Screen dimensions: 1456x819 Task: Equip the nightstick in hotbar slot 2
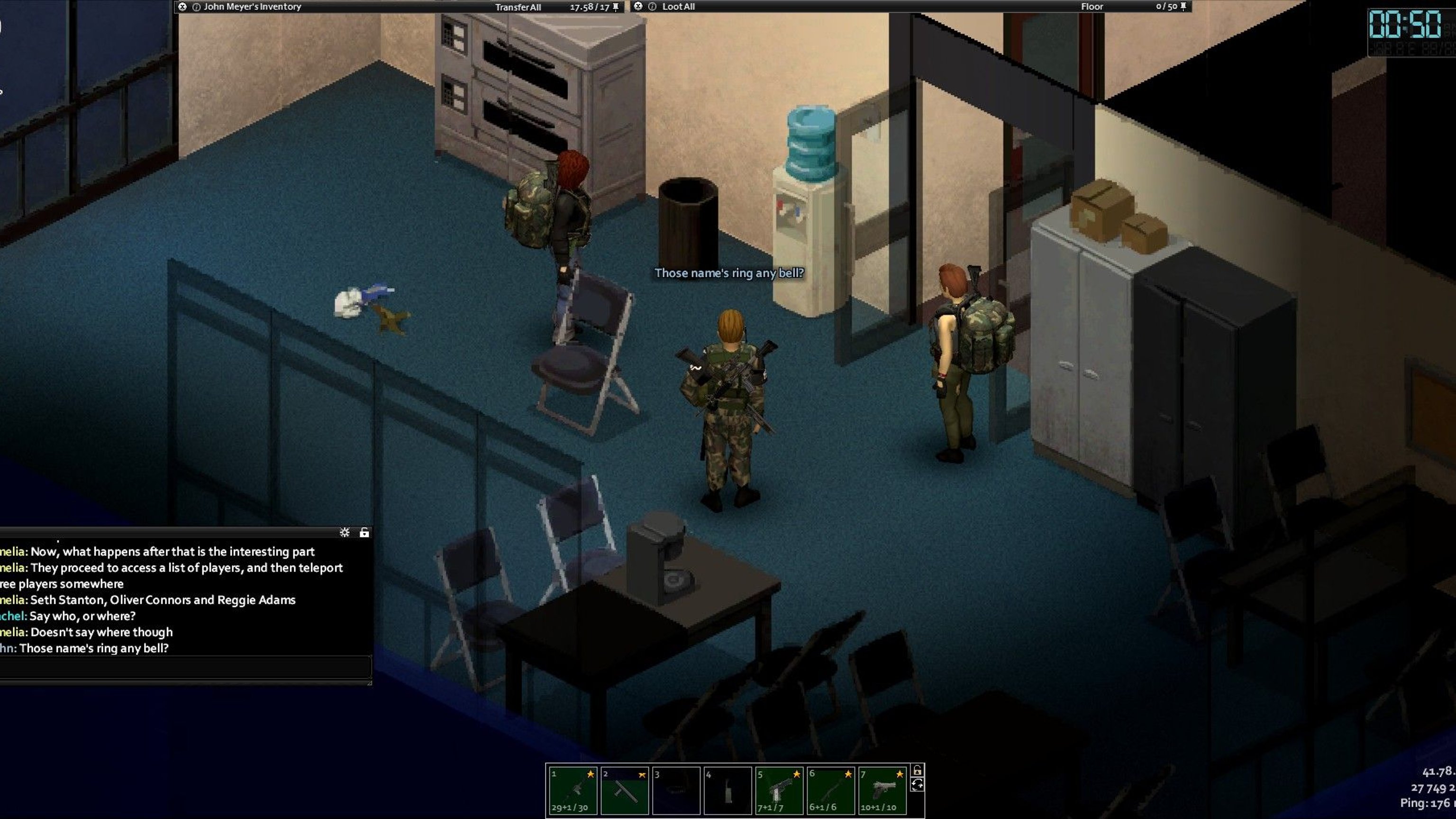tap(625, 790)
